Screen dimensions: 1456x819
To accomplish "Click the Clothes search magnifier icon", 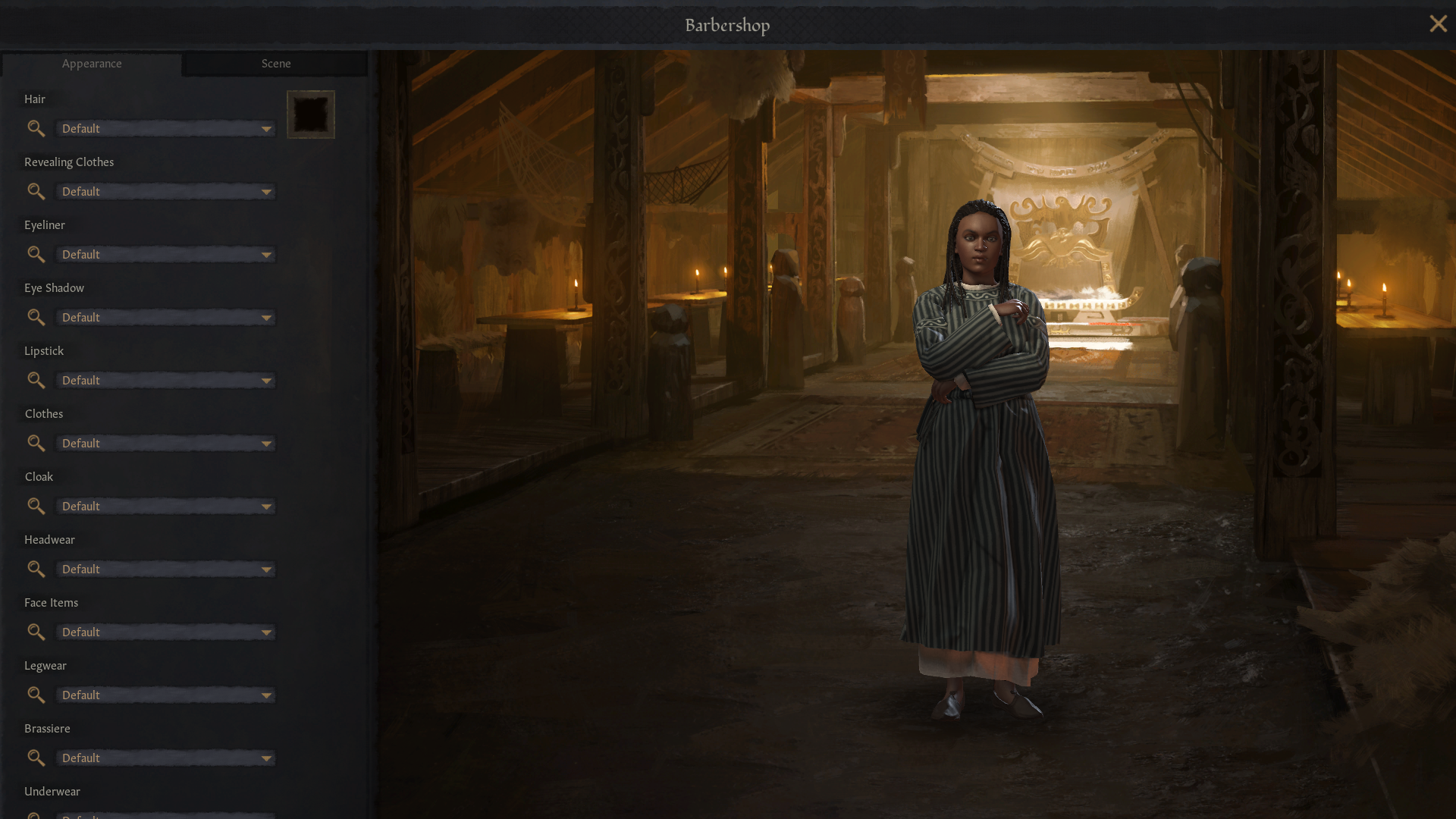I will (36, 443).
